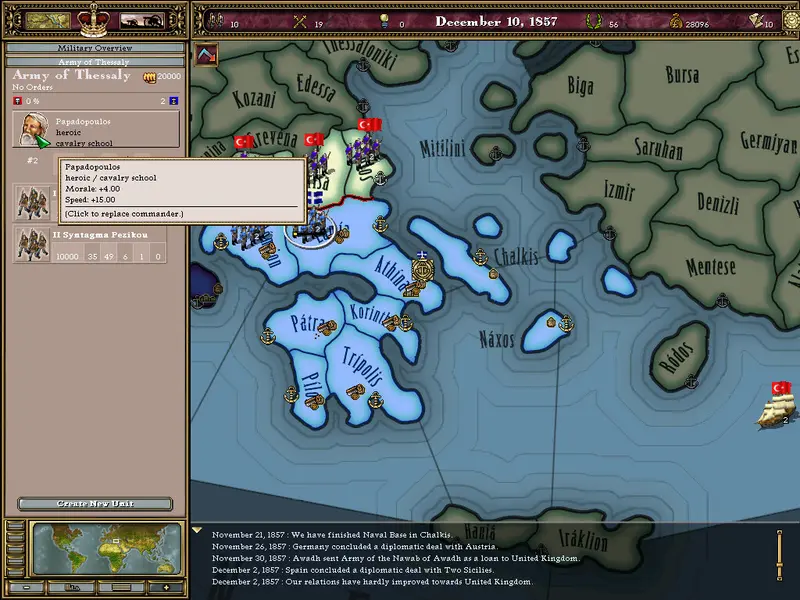
Task: Collapse the message log with the arrow
Action: tap(198, 531)
